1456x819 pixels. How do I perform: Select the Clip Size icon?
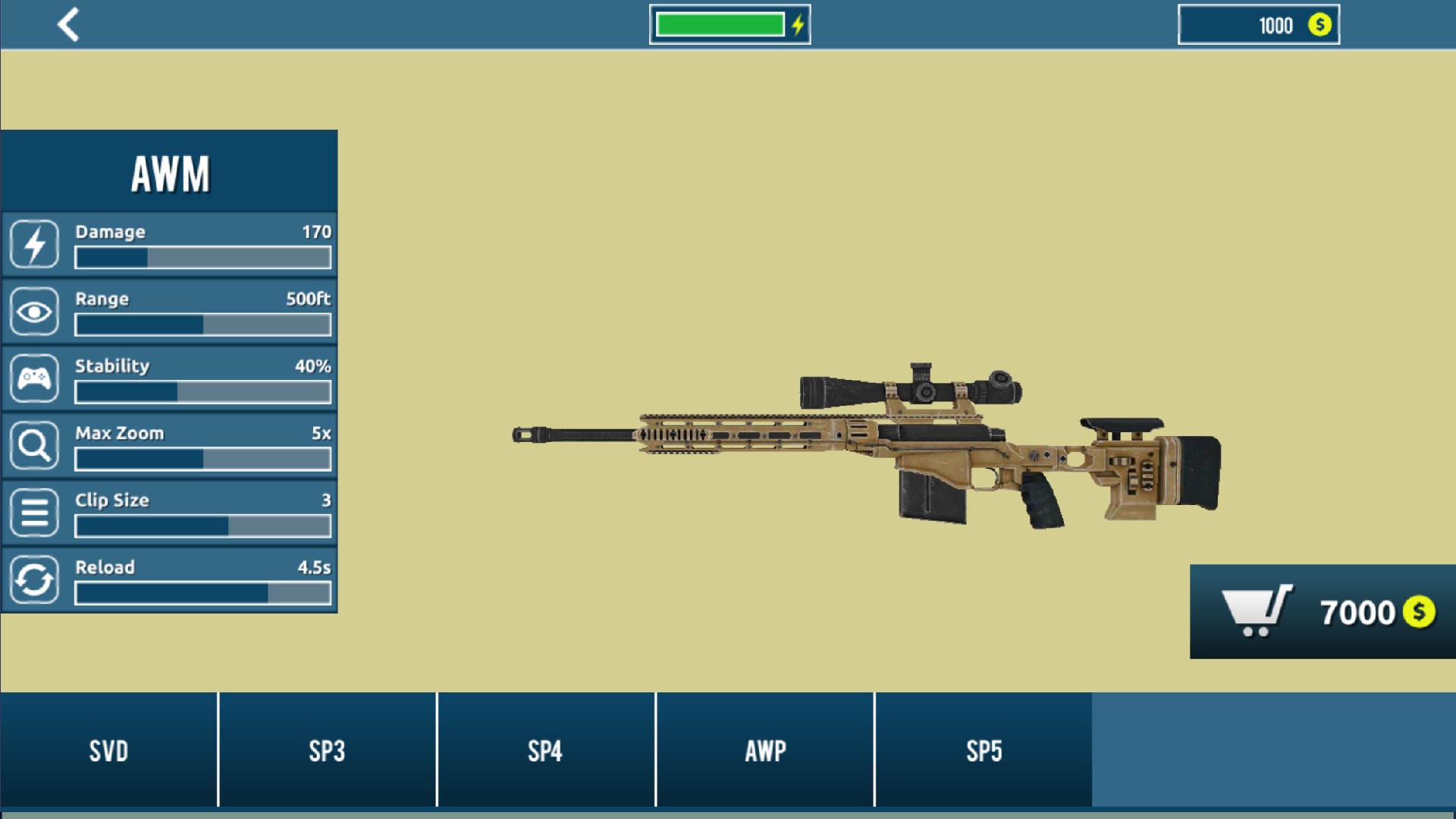[x=33, y=512]
